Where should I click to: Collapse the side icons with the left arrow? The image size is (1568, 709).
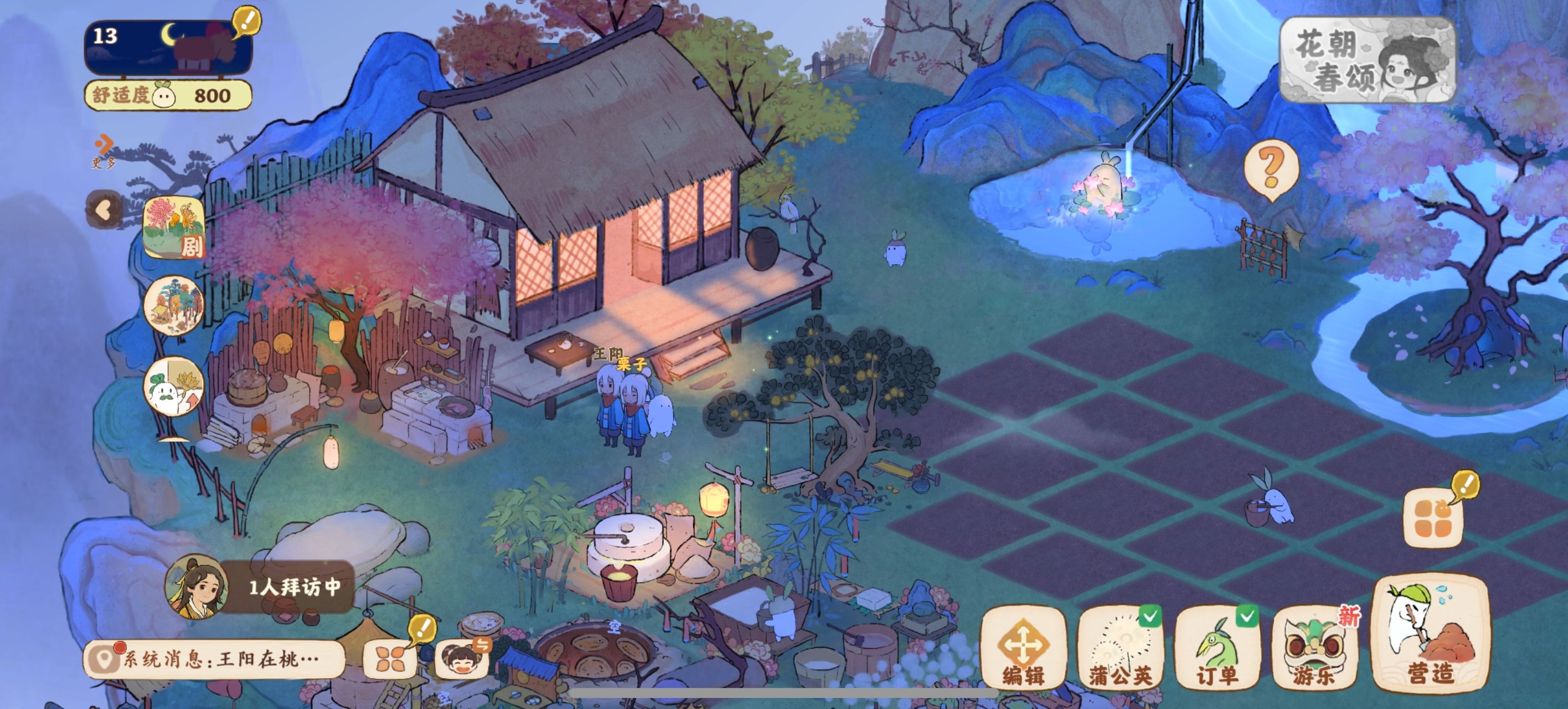point(104,210)
